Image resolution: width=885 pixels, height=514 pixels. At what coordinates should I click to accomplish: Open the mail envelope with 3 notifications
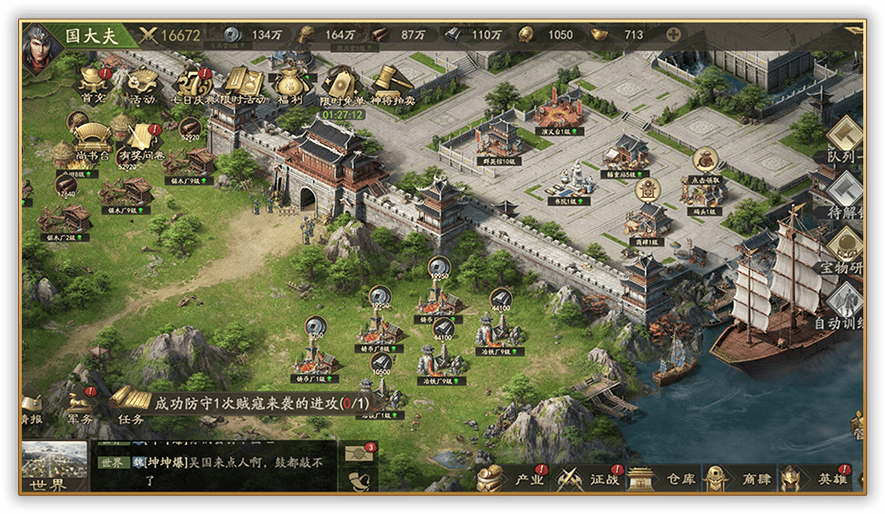click(360, 455)
